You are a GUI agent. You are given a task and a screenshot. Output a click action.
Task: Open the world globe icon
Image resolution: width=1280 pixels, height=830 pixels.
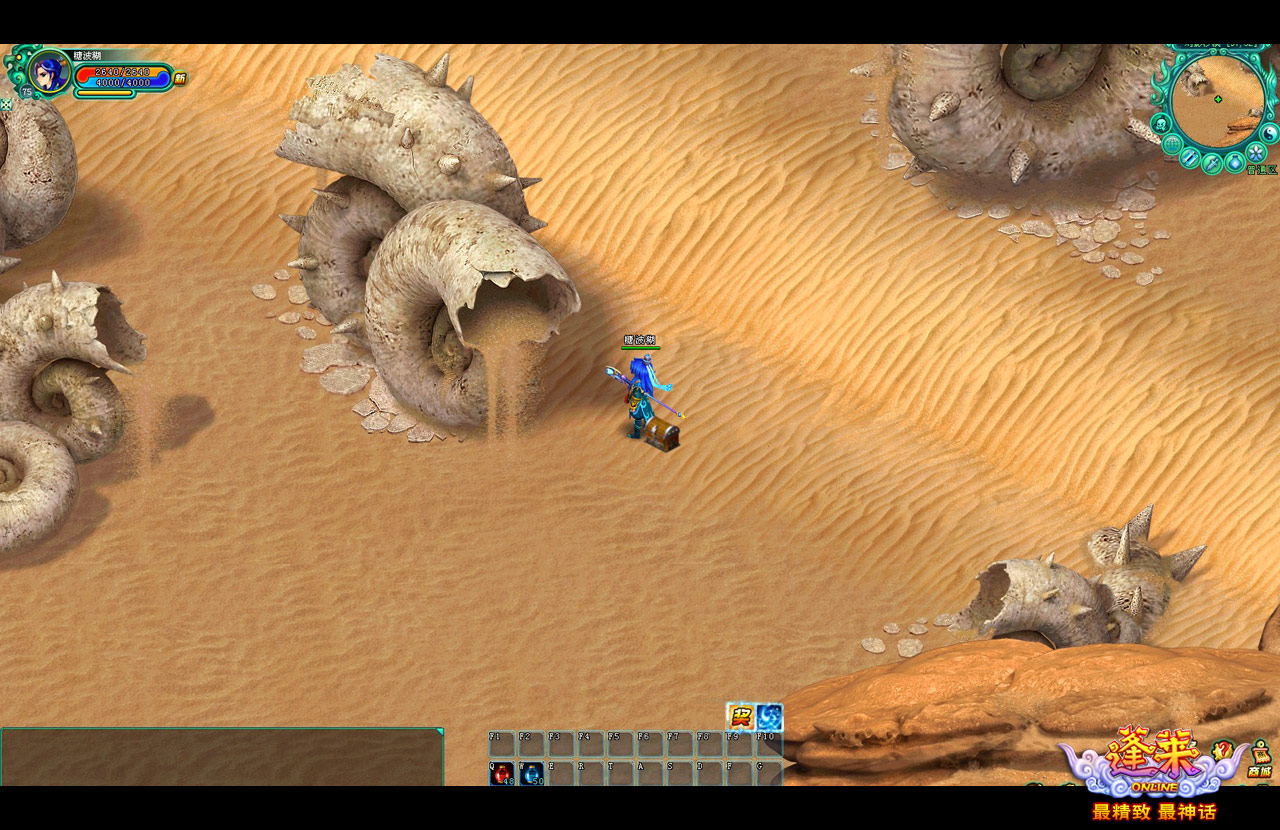pyautogui.click(x=1171, y=144)
